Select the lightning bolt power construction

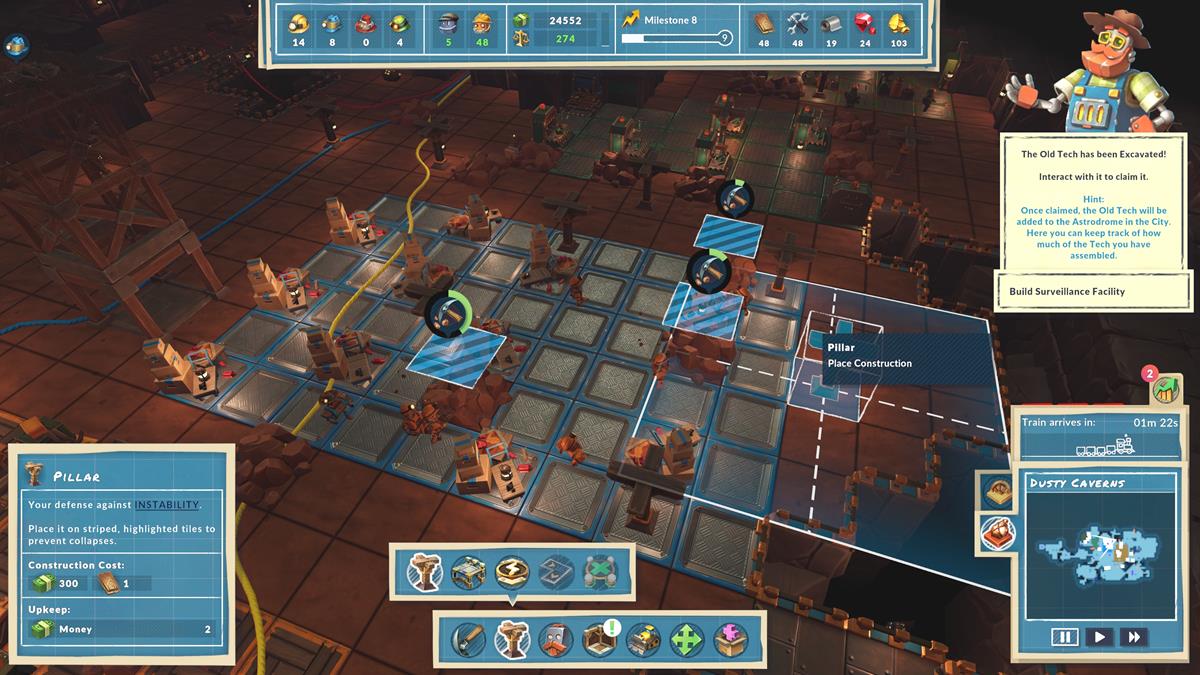[511, 572]
